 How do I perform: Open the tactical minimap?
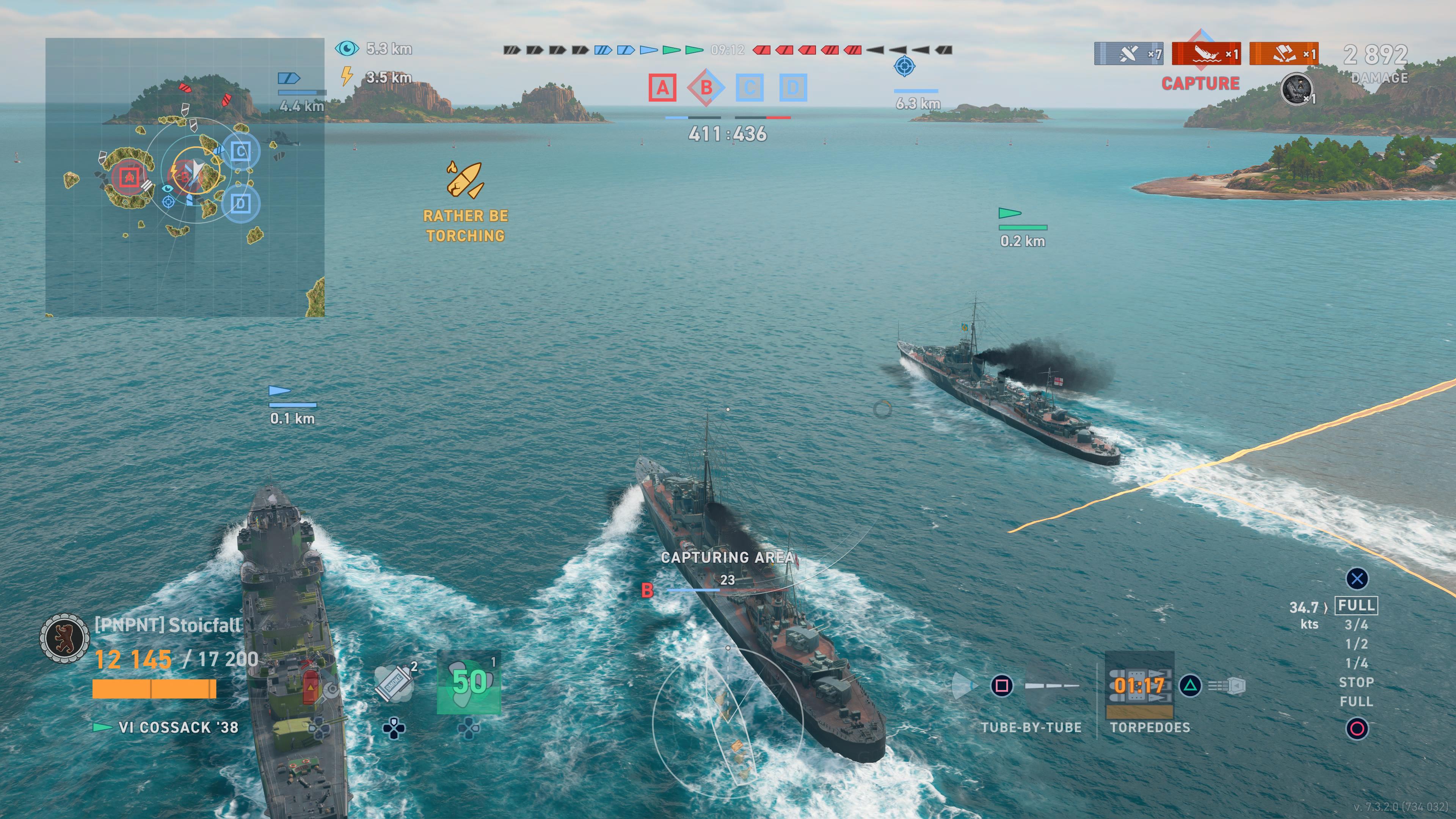(x=185, y=177)
